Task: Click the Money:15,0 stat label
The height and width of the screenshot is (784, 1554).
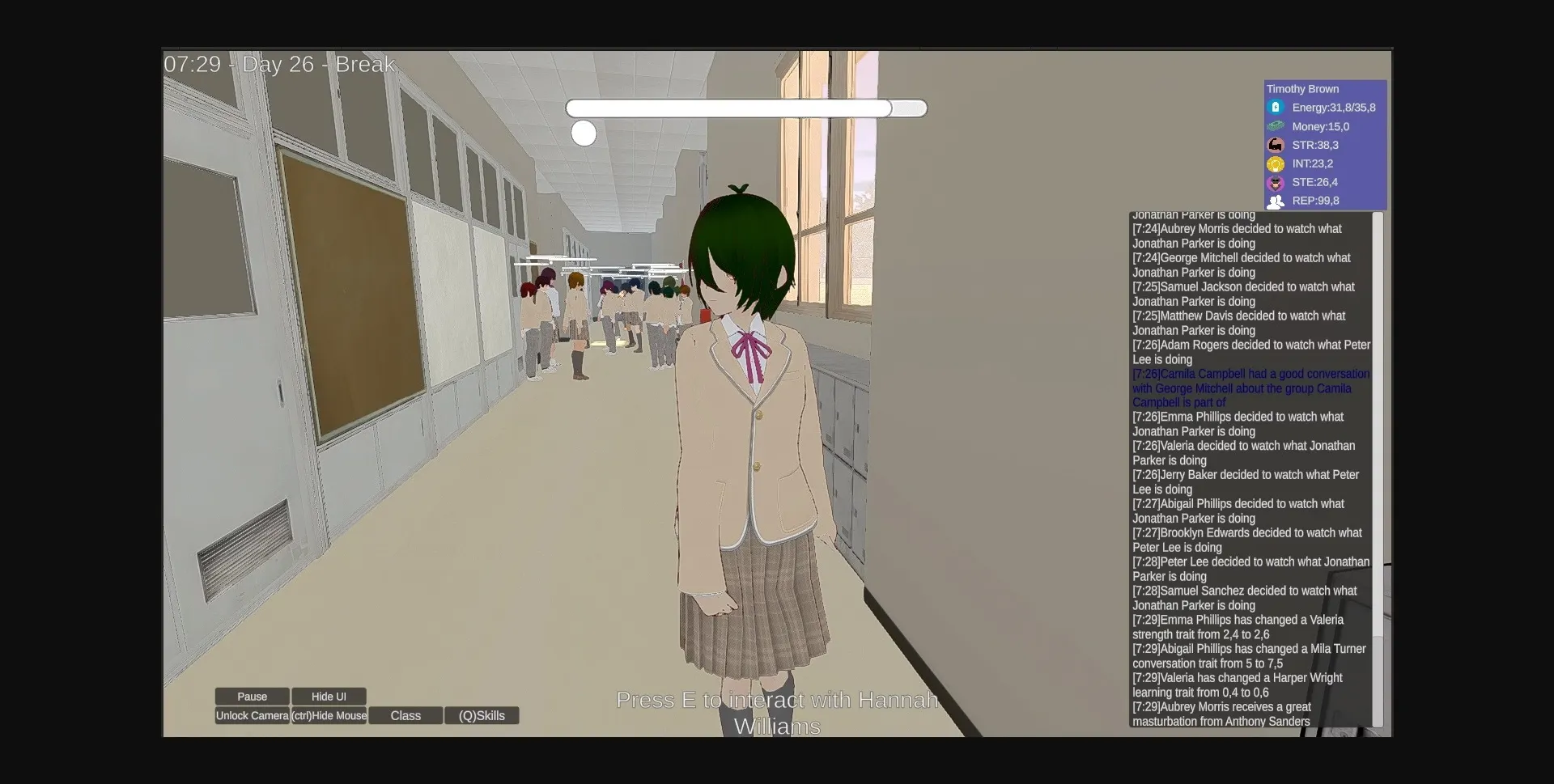Action: tap(1320, 126)
